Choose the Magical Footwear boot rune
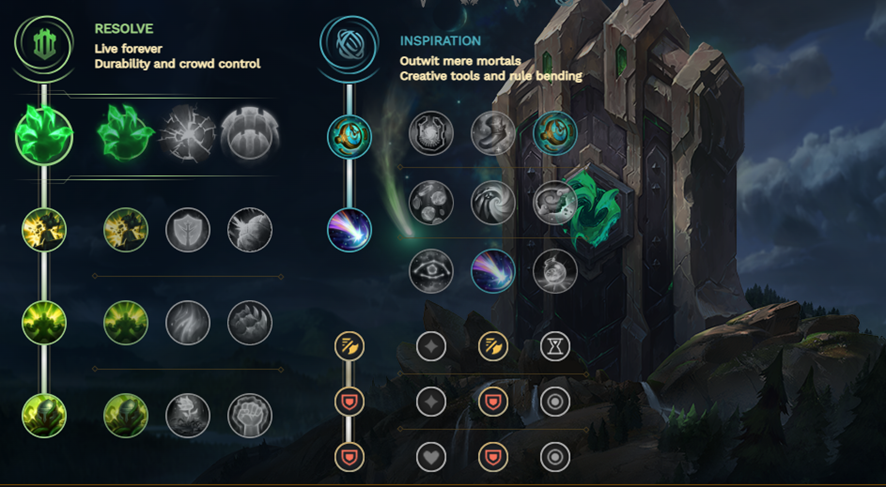Image resolution: width=886 pixels, height=487 pixels. (x=492, y=133)
